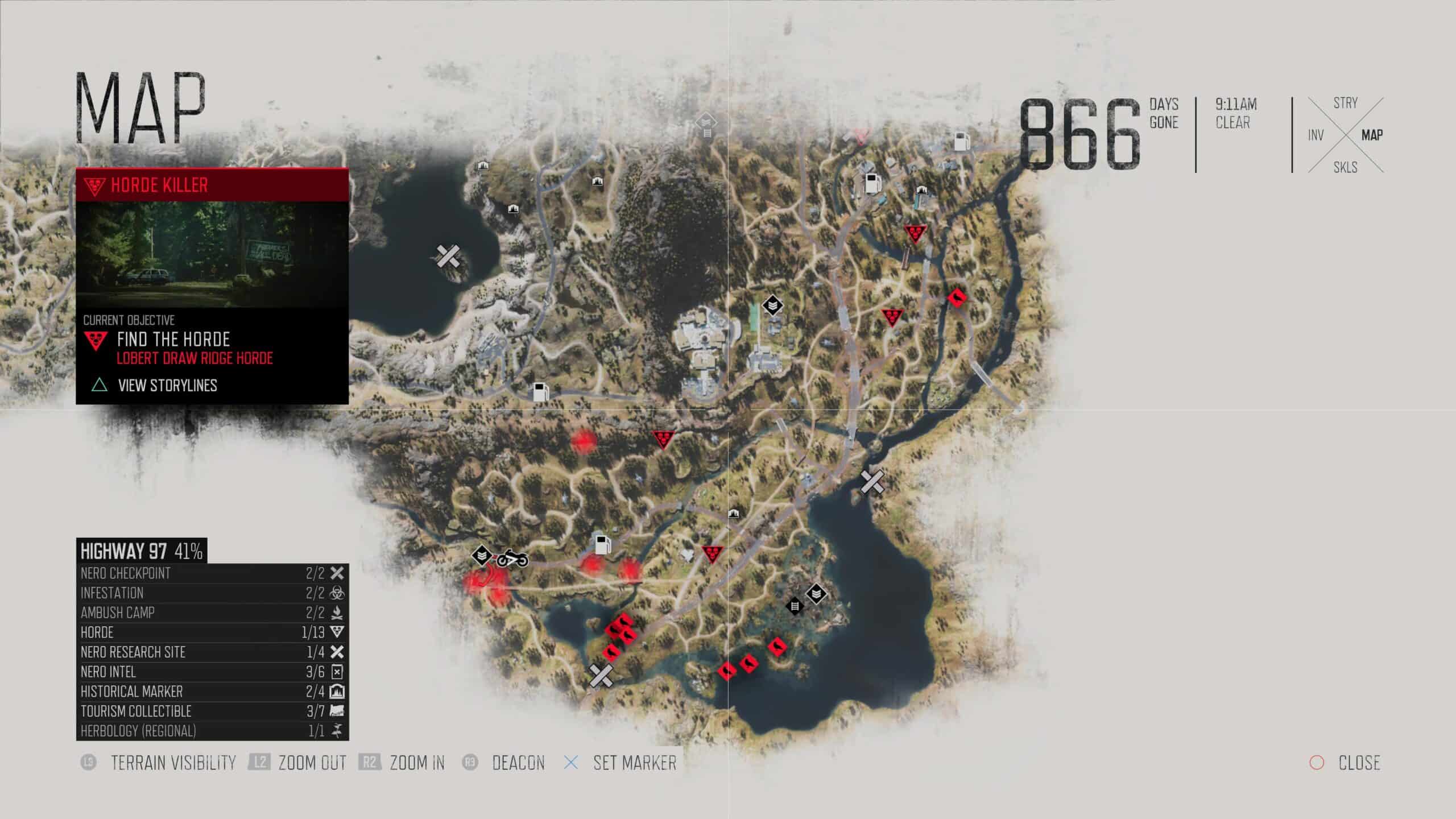The width and height of the screenshot is (1456, 819).
Task: Select the motorcycle marker on the map
Action: (512, 559)
